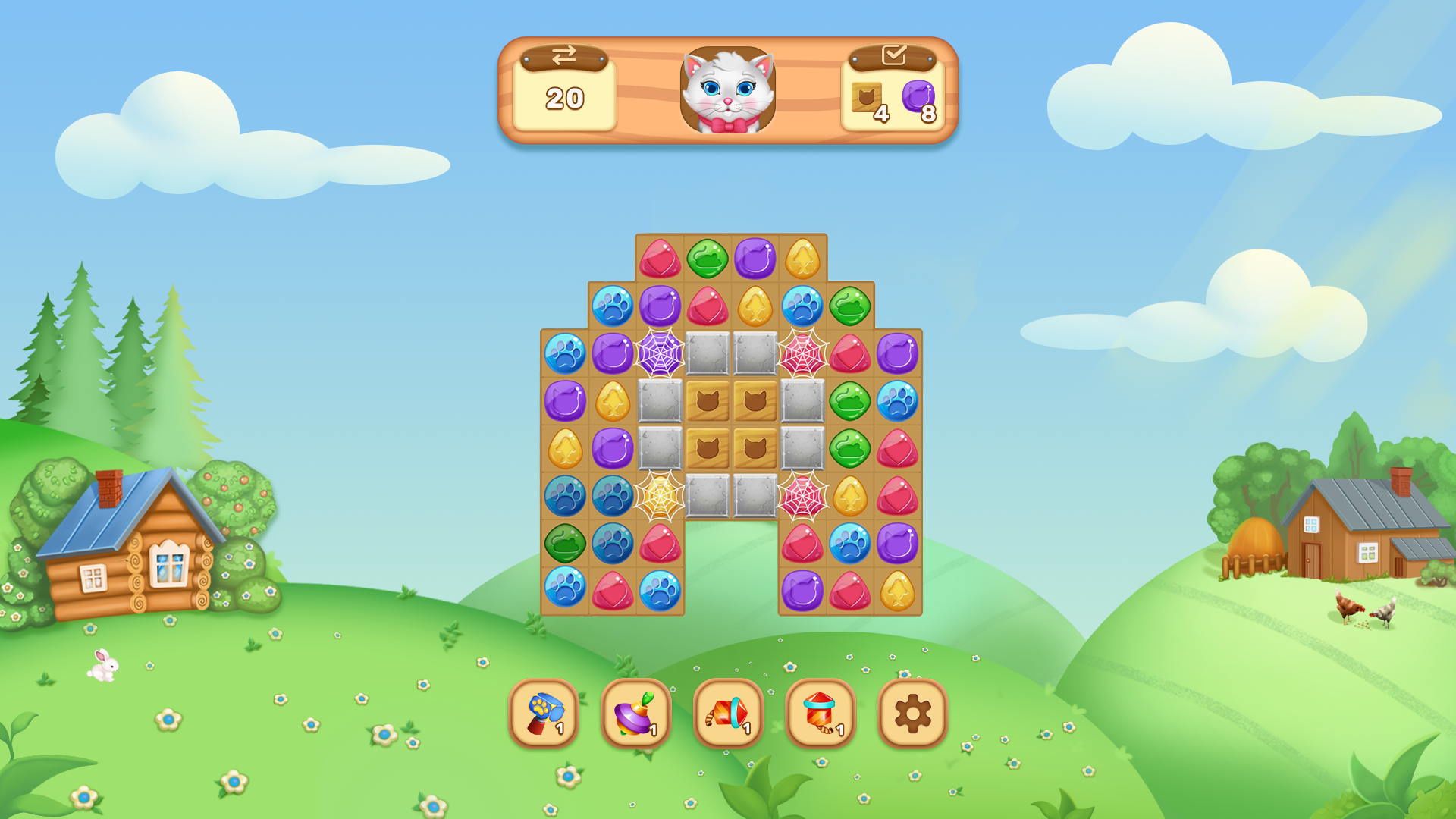Click the purple gem goal showing 8
This screenshot has width=1456, height=819.
pyautogui.click(x=919, y=99)
